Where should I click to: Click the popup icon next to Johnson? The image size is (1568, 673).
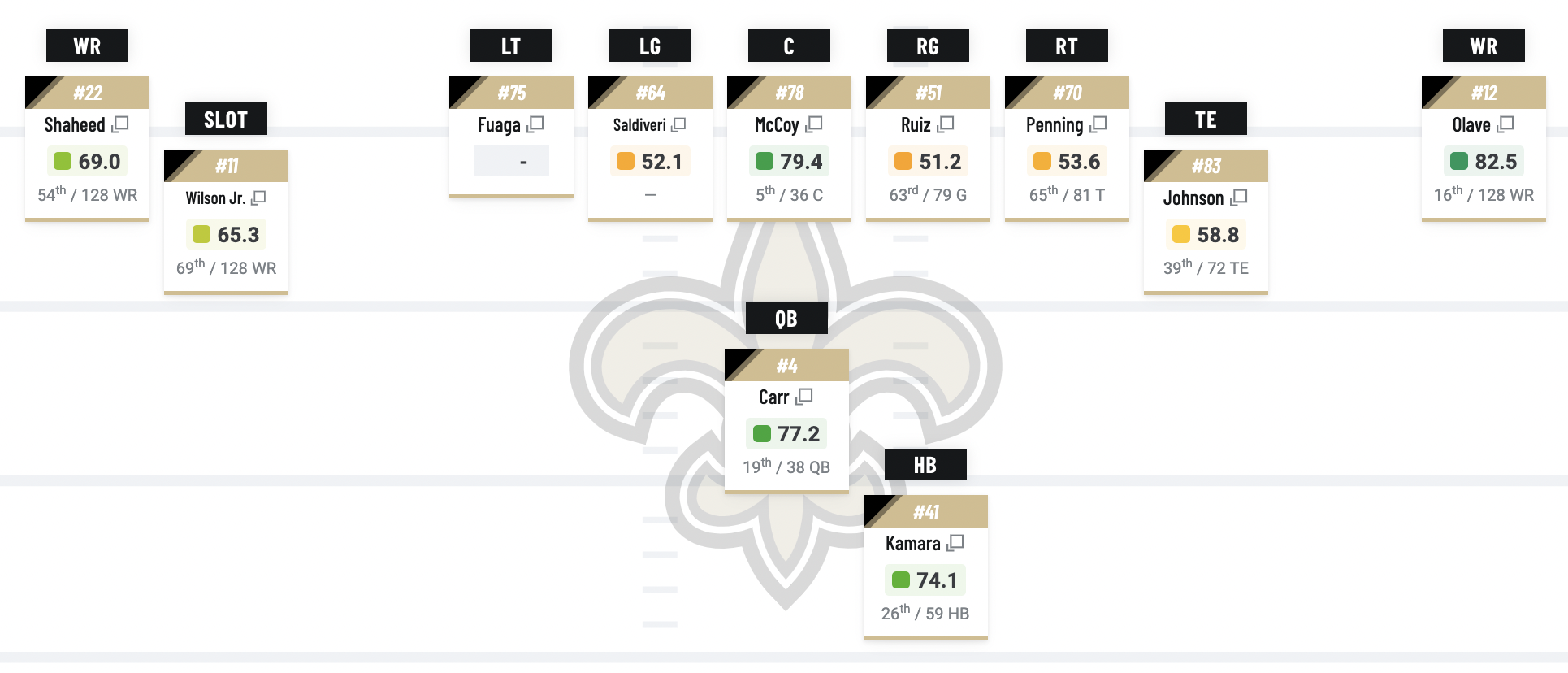pos(1239,198)
